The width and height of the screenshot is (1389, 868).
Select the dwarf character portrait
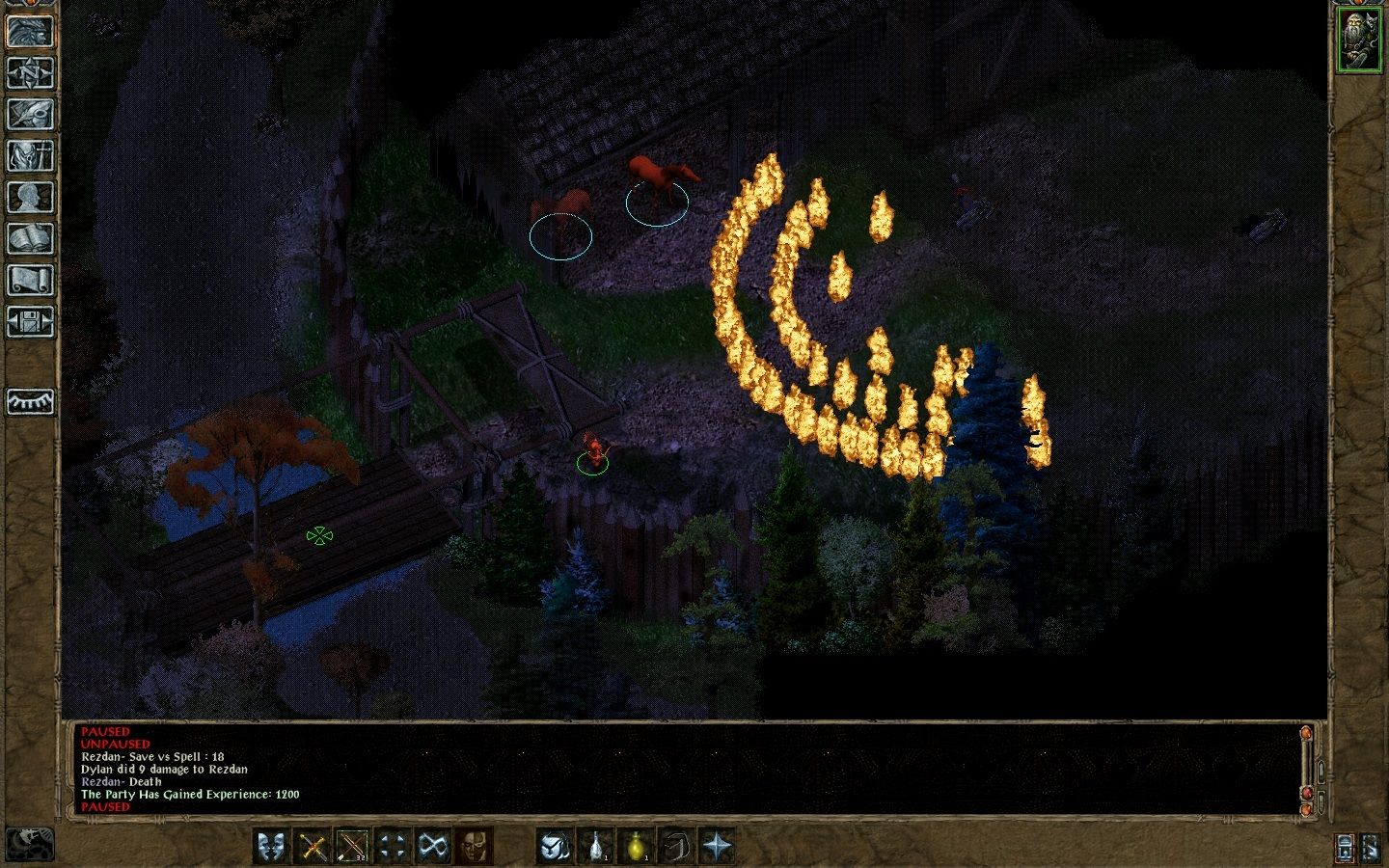point(1358,40)
